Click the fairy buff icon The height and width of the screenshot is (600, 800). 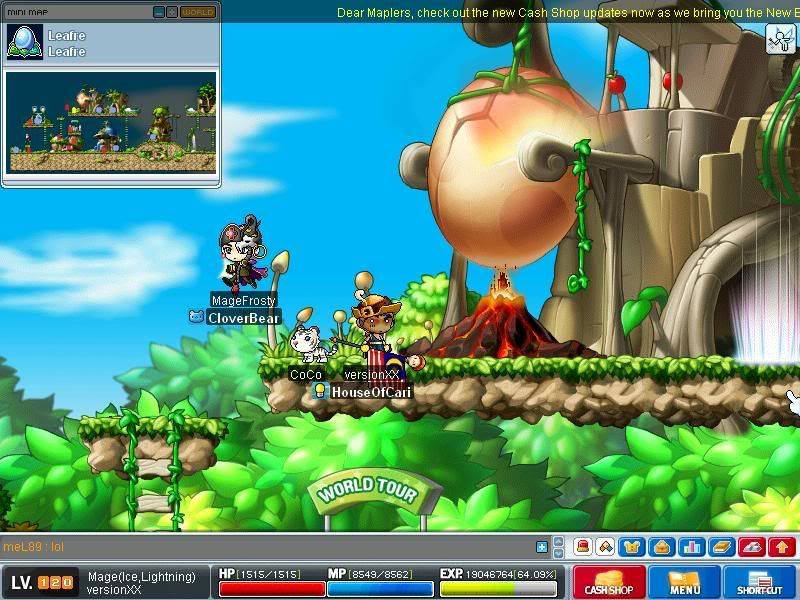[780, 39]
